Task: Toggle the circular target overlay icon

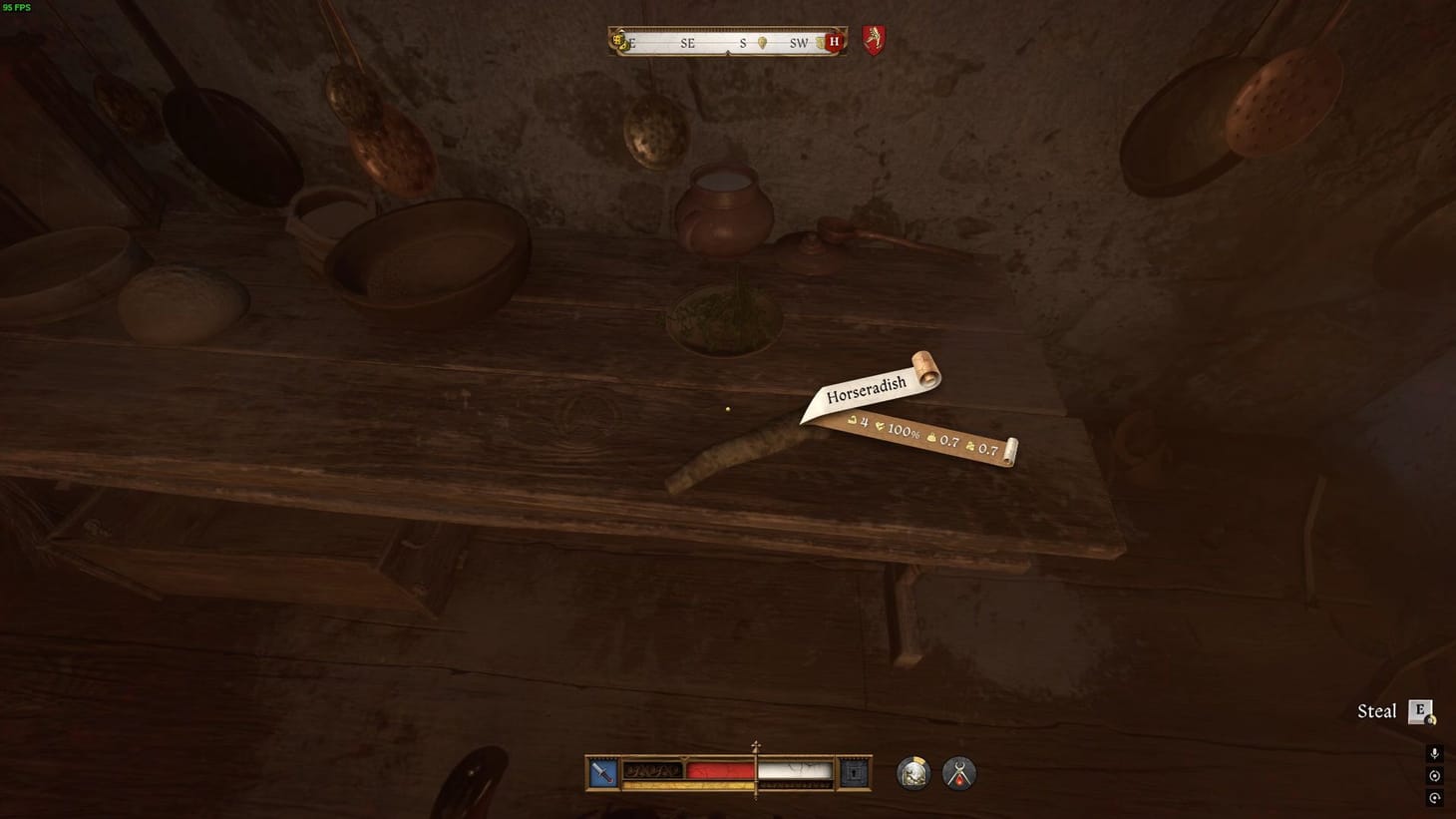Action: [1434, 775]
